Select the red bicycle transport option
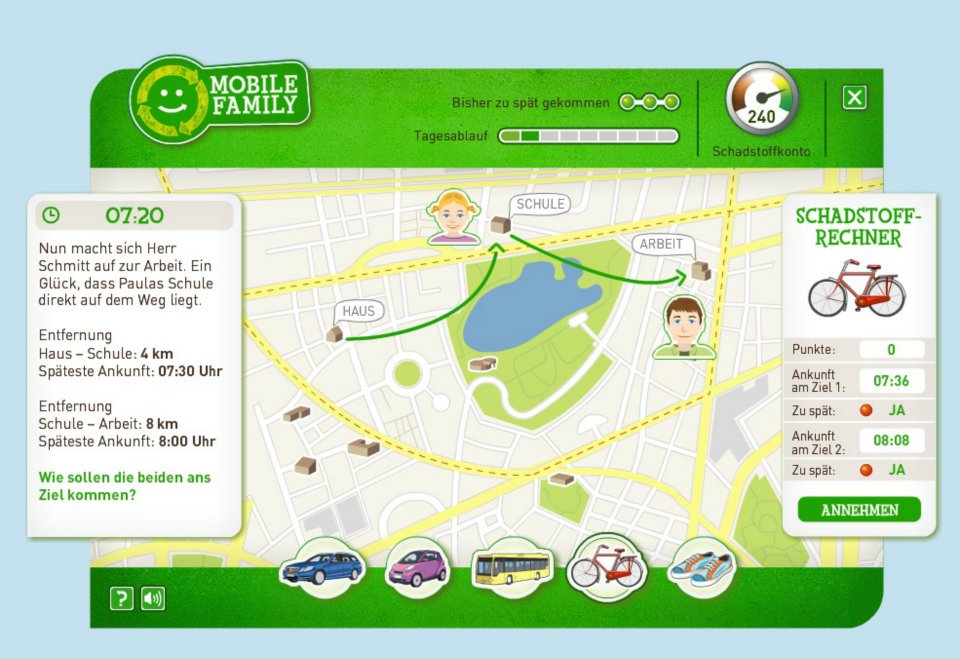This screenshot has width=960, height=659. pyautogui.click(x=606, y=568)
